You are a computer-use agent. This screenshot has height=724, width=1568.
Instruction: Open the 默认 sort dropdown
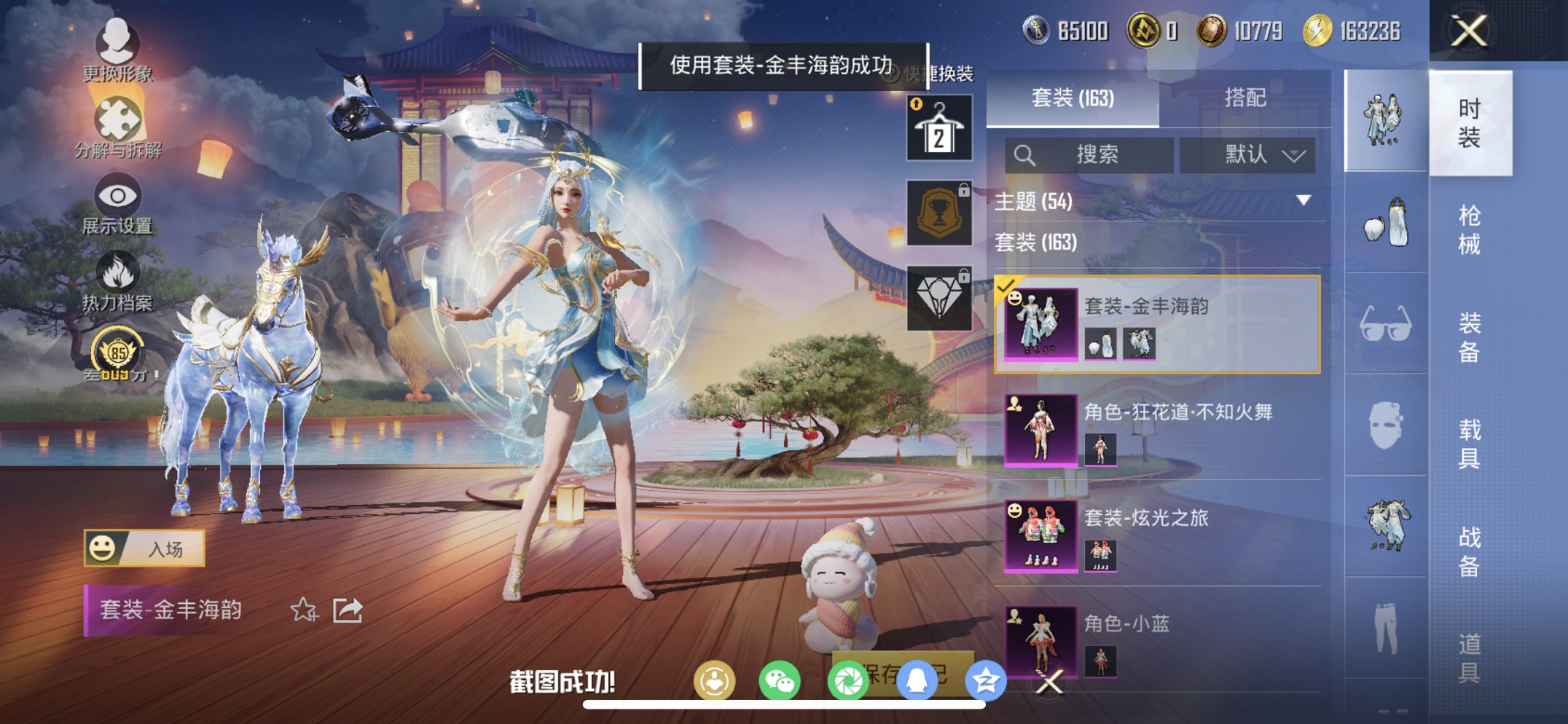(1248, 154)
